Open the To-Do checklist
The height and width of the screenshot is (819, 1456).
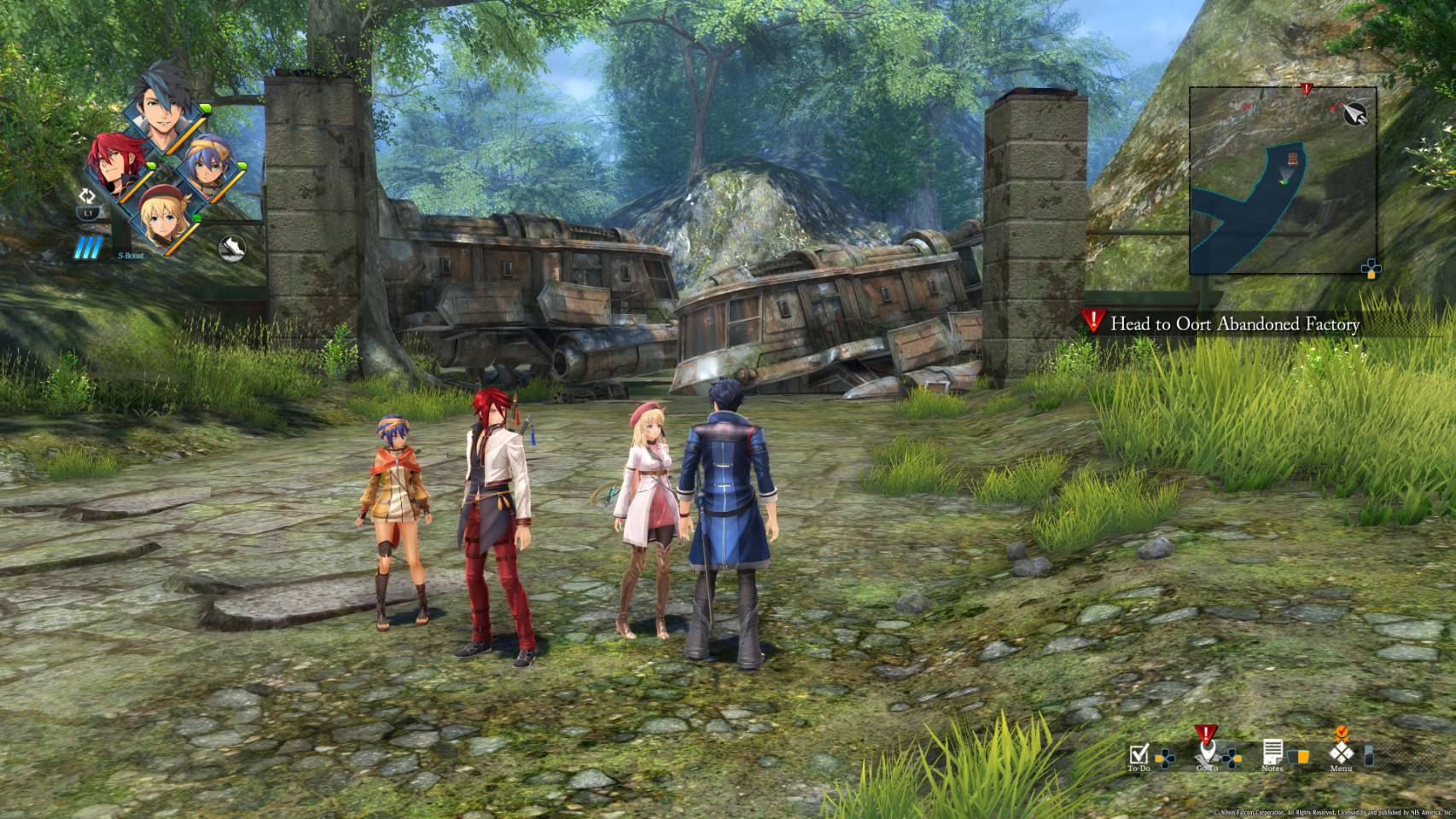pyautogui.click(x=1139, y=755)
